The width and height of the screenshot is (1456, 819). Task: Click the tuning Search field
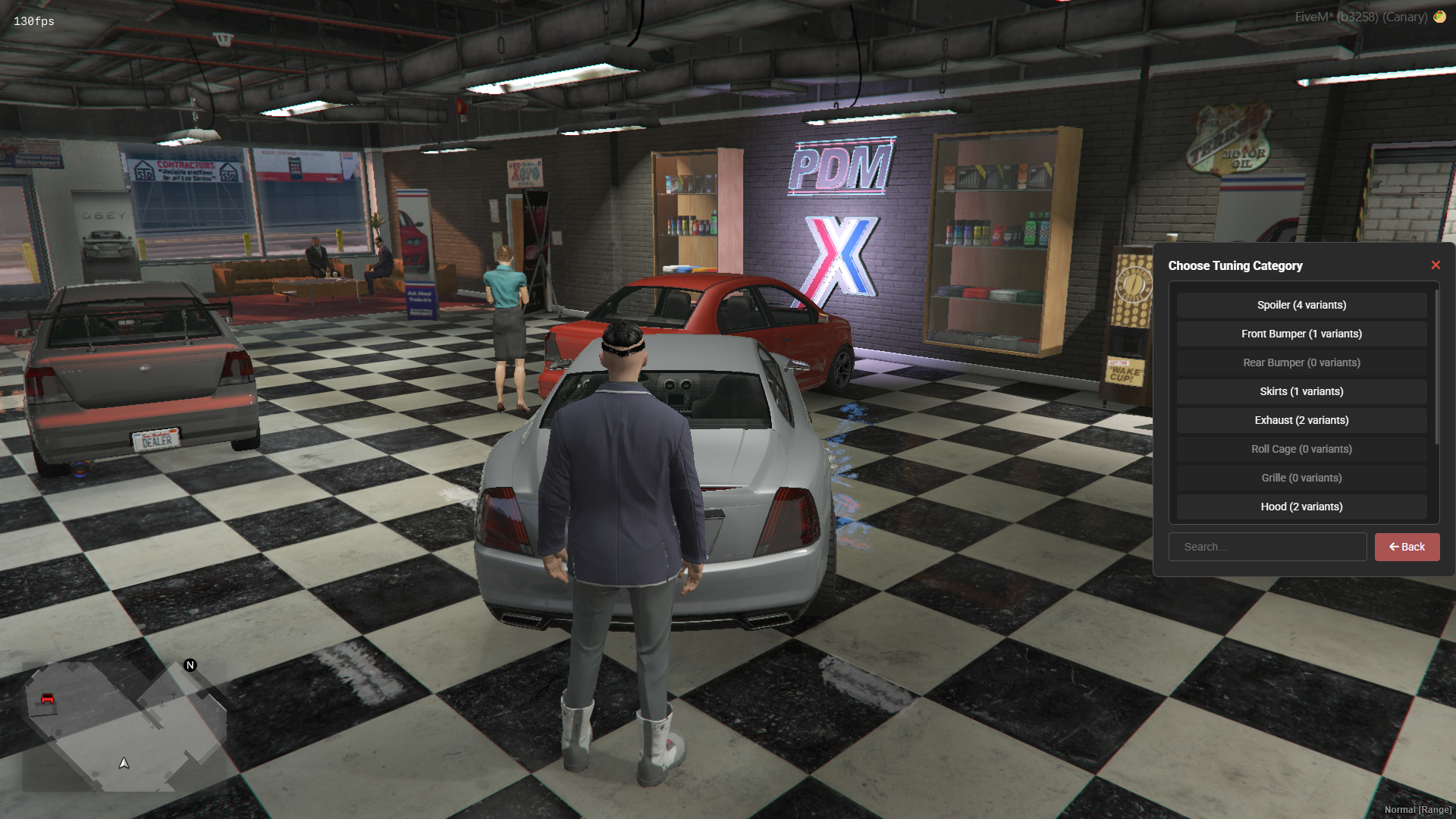(1267, 547)
